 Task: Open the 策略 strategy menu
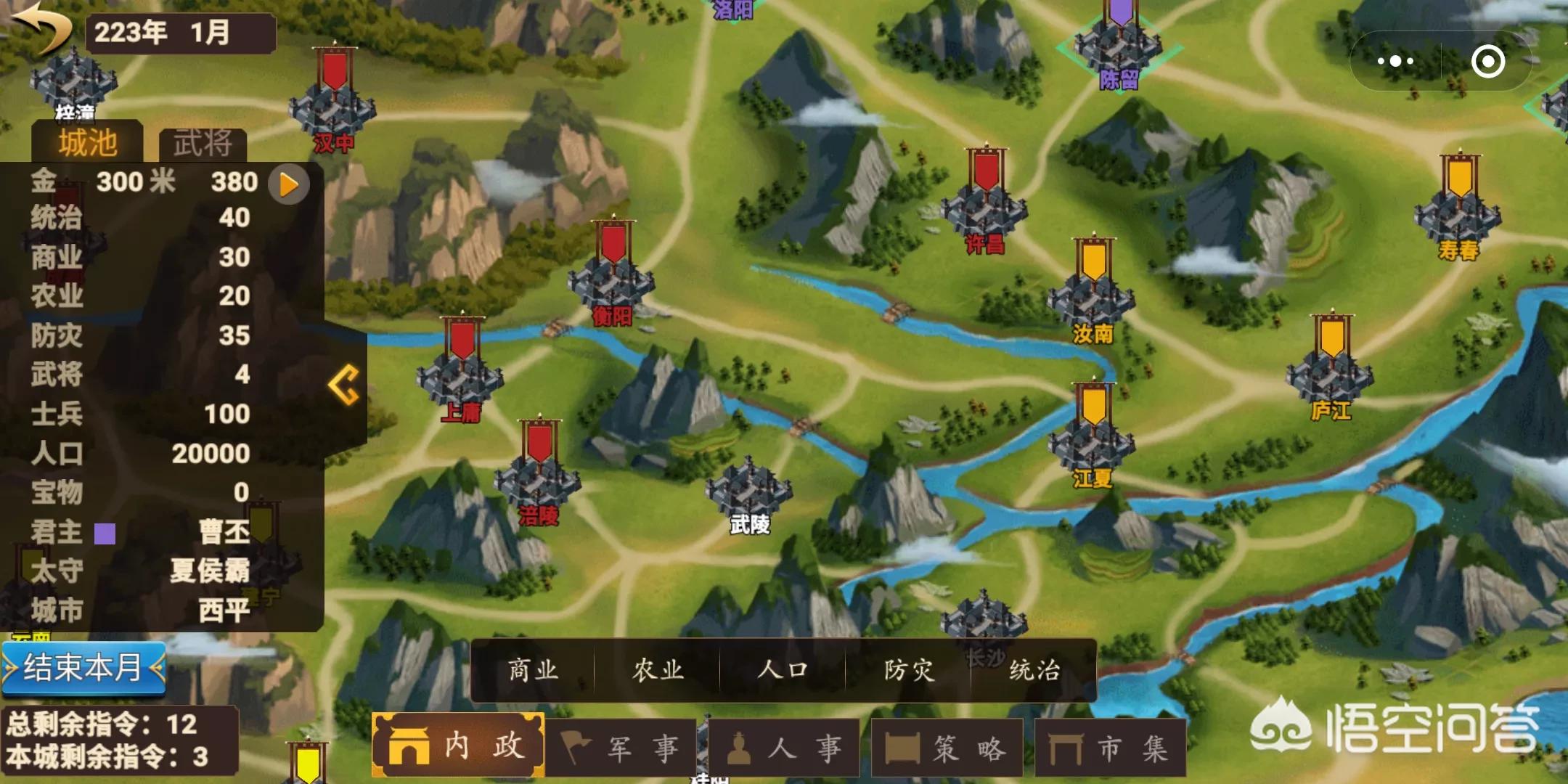(947, 748)
